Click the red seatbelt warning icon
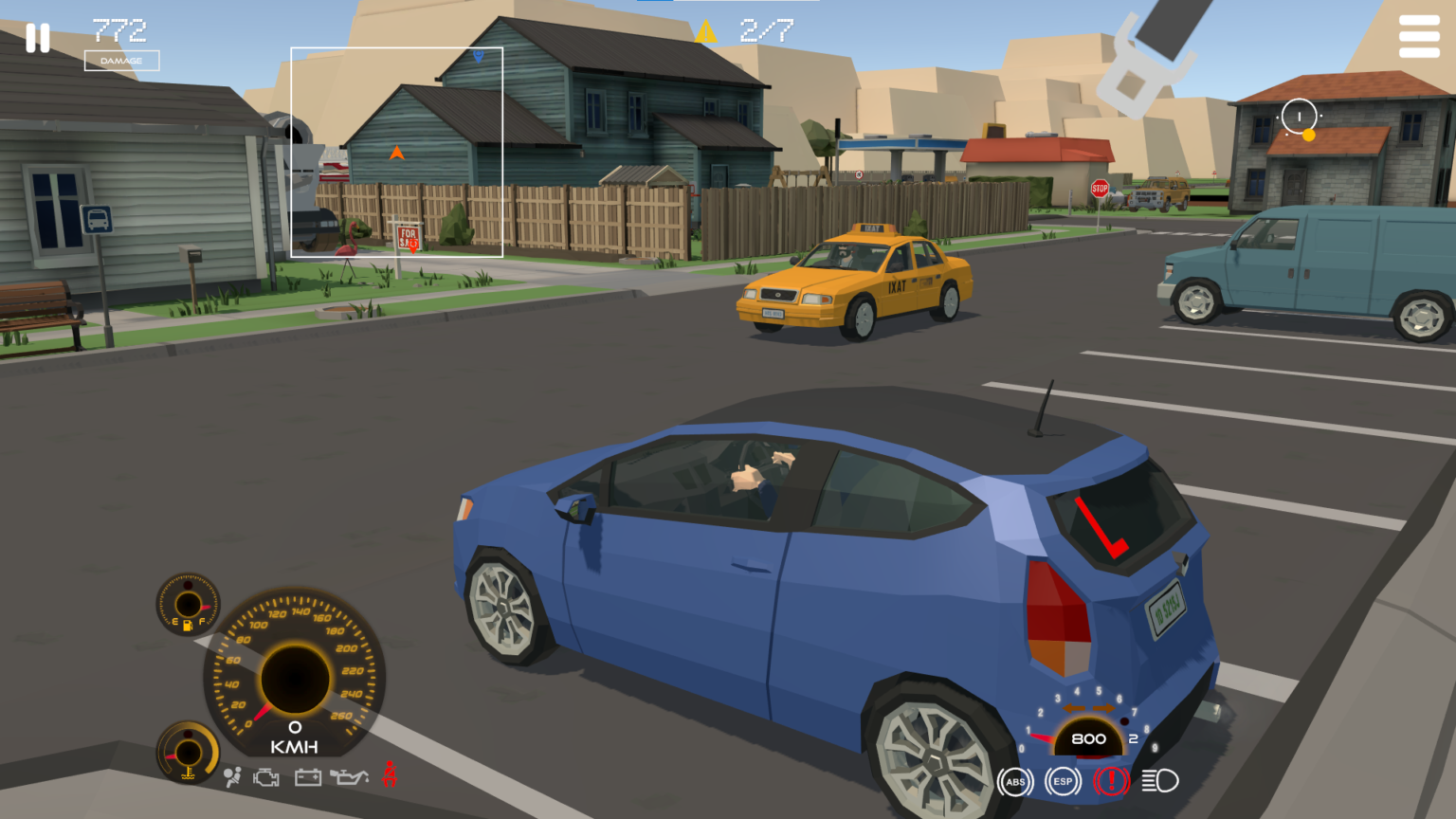This screenshot has width=1456, height=819. [390, 775]
